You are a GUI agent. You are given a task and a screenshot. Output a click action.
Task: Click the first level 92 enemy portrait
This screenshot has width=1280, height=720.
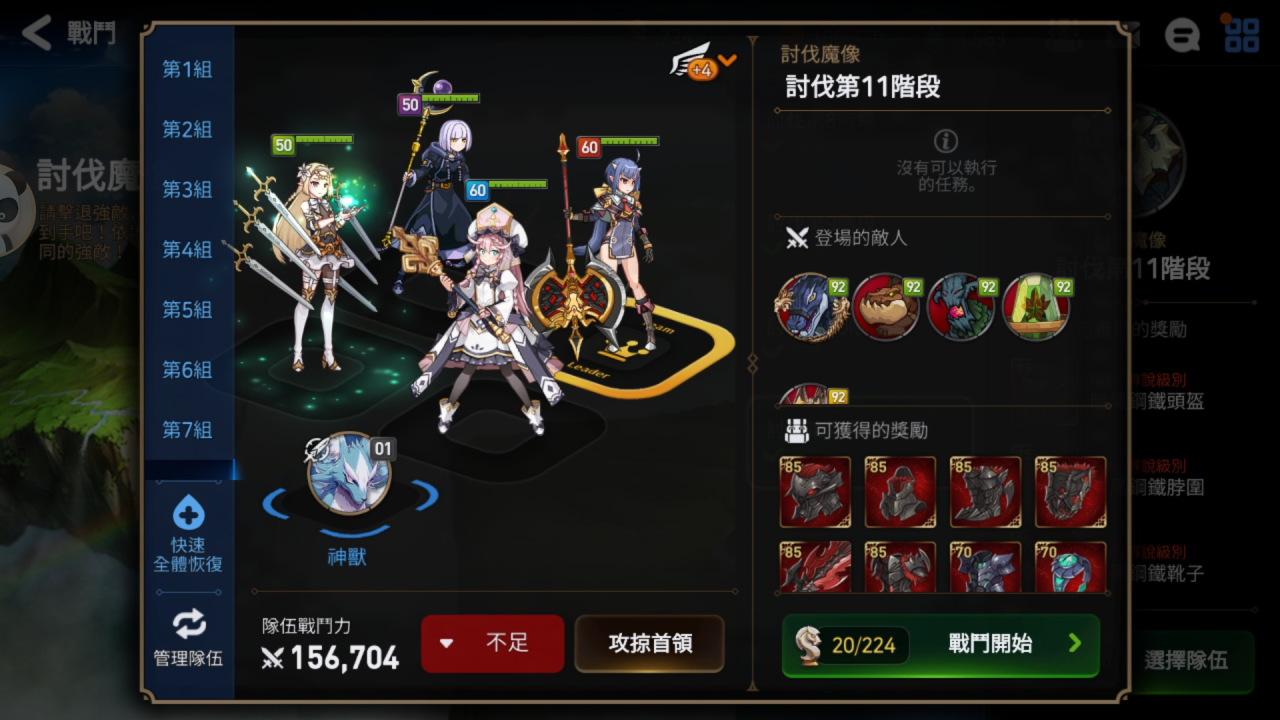tap(814, 307)
